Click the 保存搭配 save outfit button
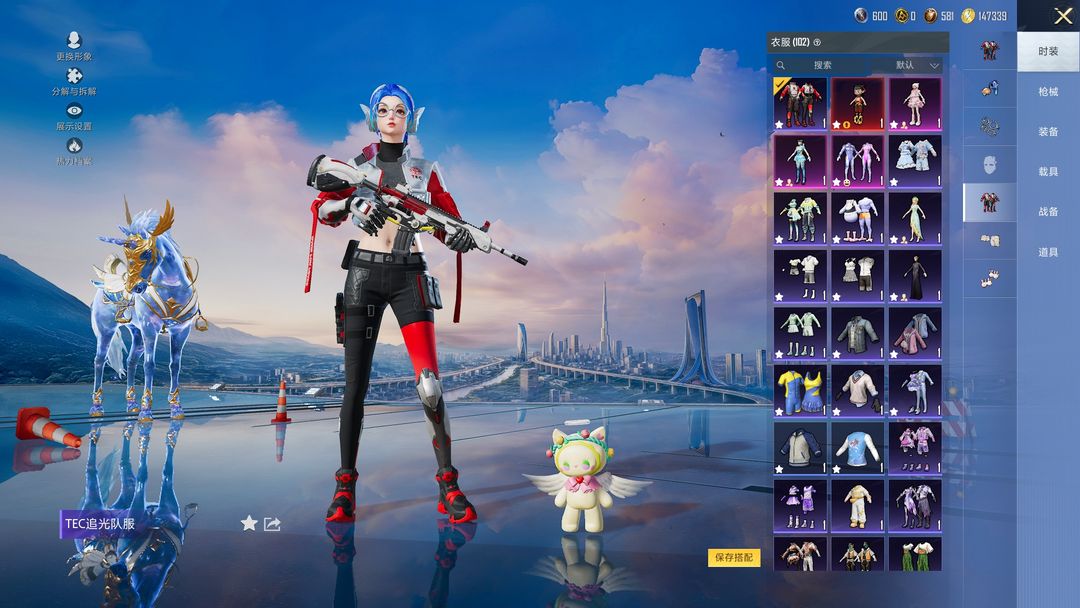Screen dimensions: 1080x608 734,558
